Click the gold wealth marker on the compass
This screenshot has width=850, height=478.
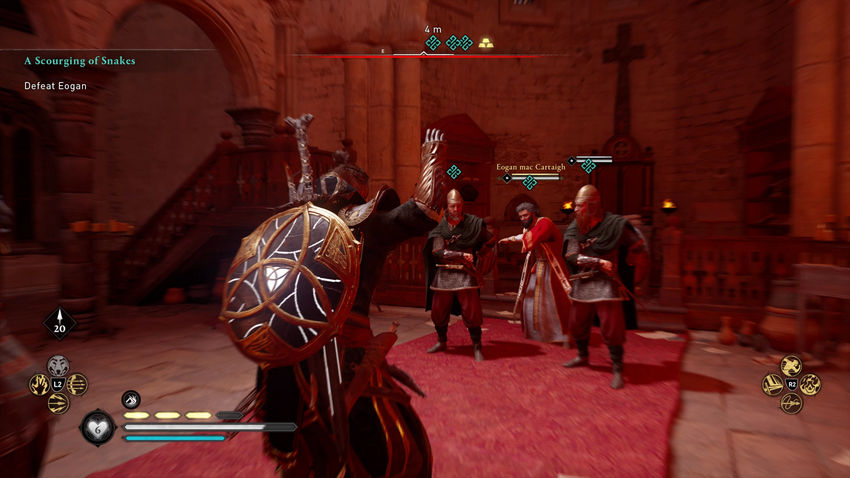pos(485,43)
